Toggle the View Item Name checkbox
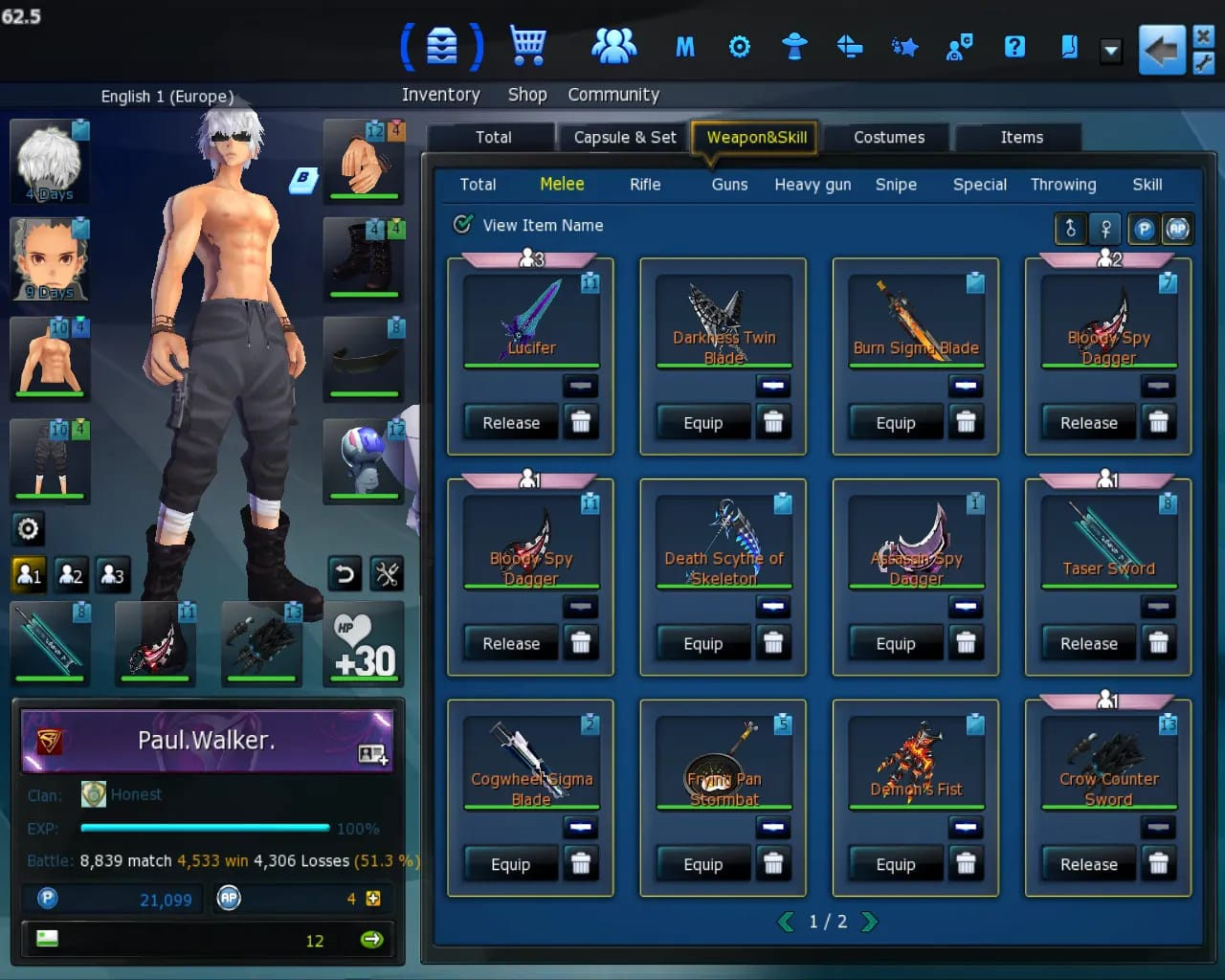 (x=463, y=225)
